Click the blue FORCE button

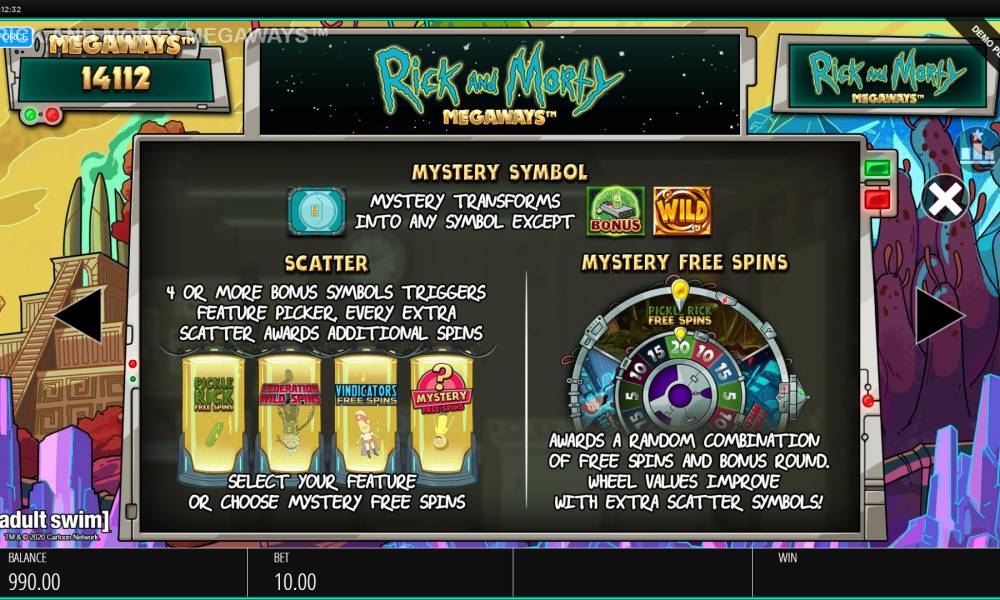tap(15, 36)
